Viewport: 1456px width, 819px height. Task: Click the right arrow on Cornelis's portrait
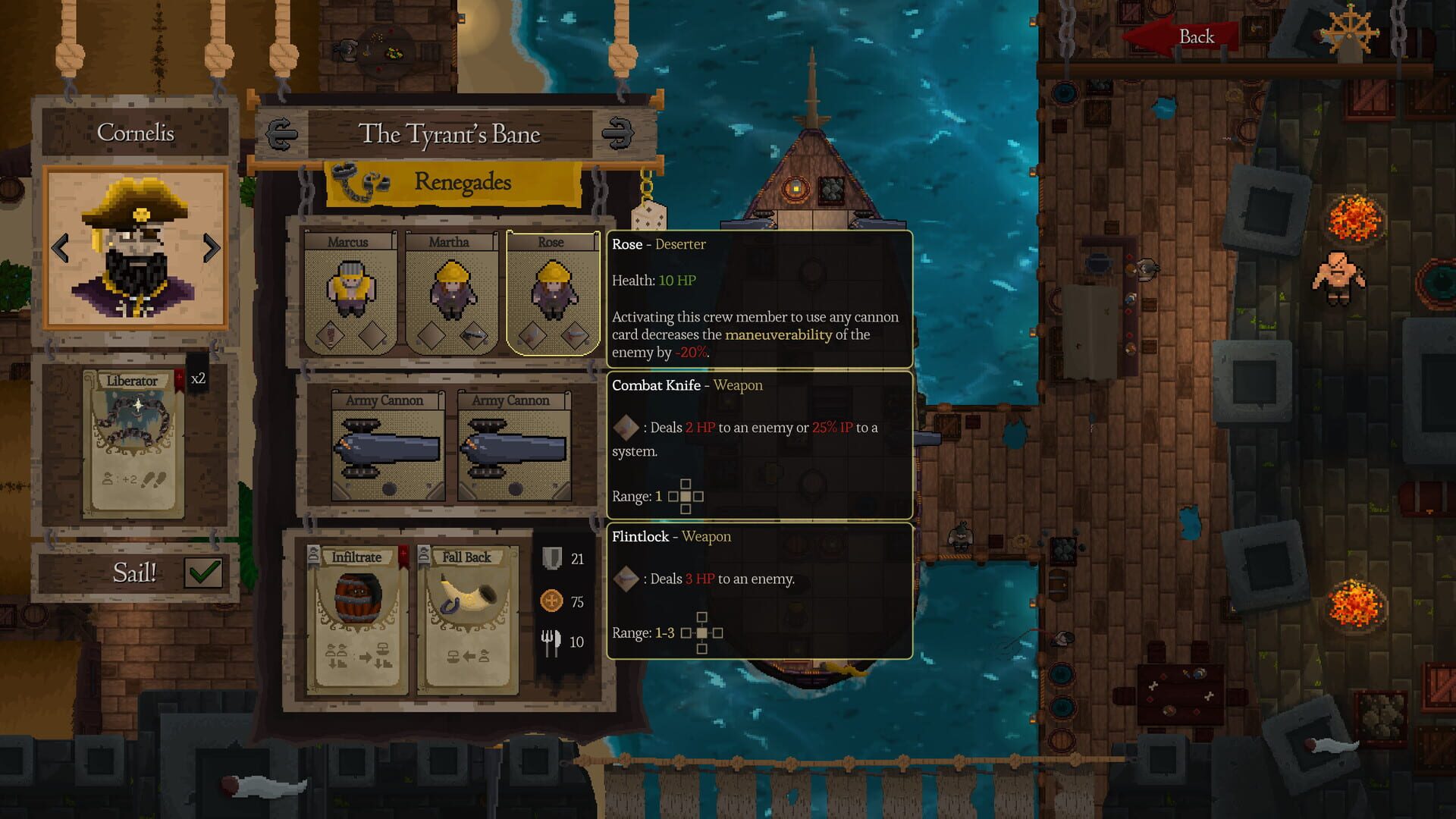212,246
